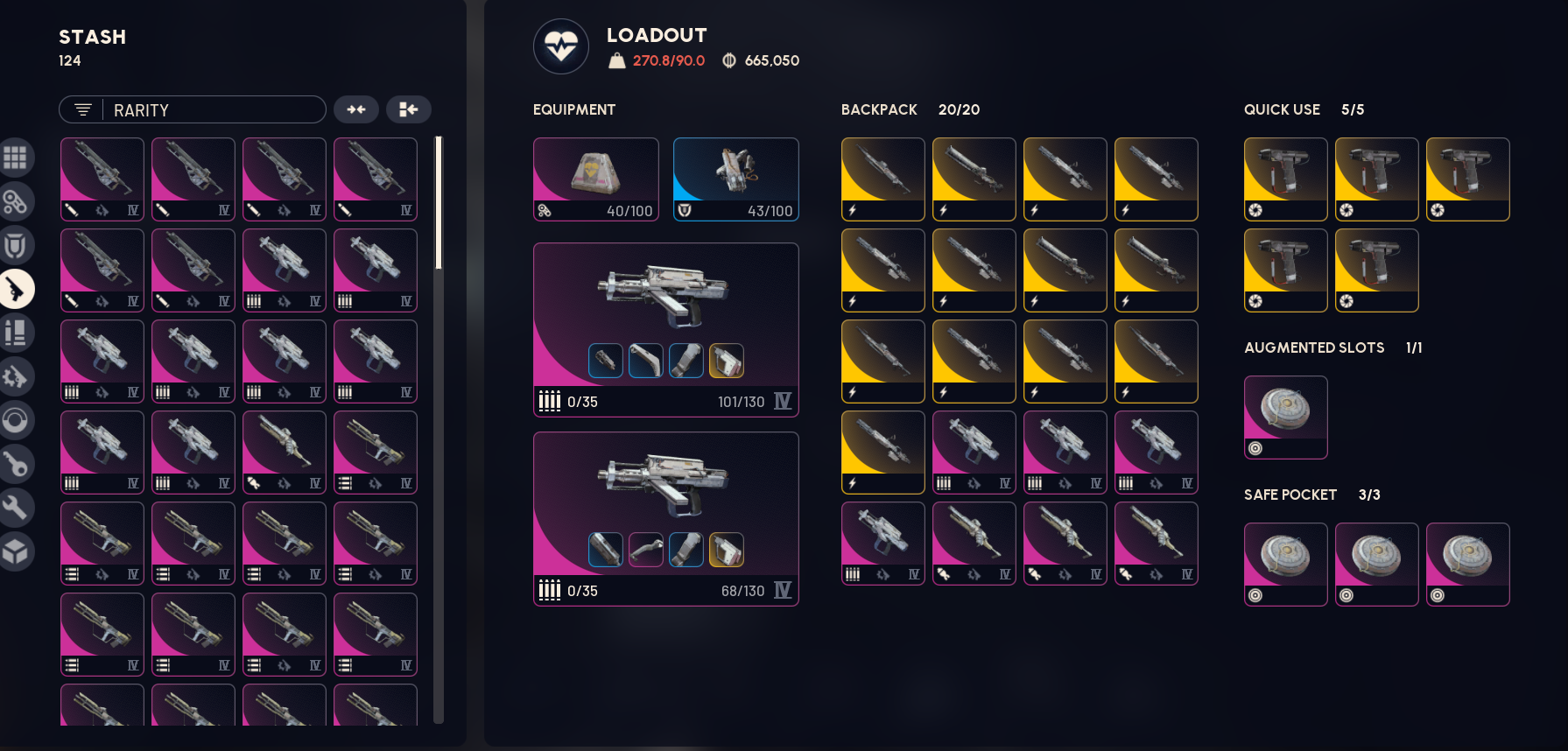
Task: Show all items with the grid filter
Action: [x=16, y=158]
